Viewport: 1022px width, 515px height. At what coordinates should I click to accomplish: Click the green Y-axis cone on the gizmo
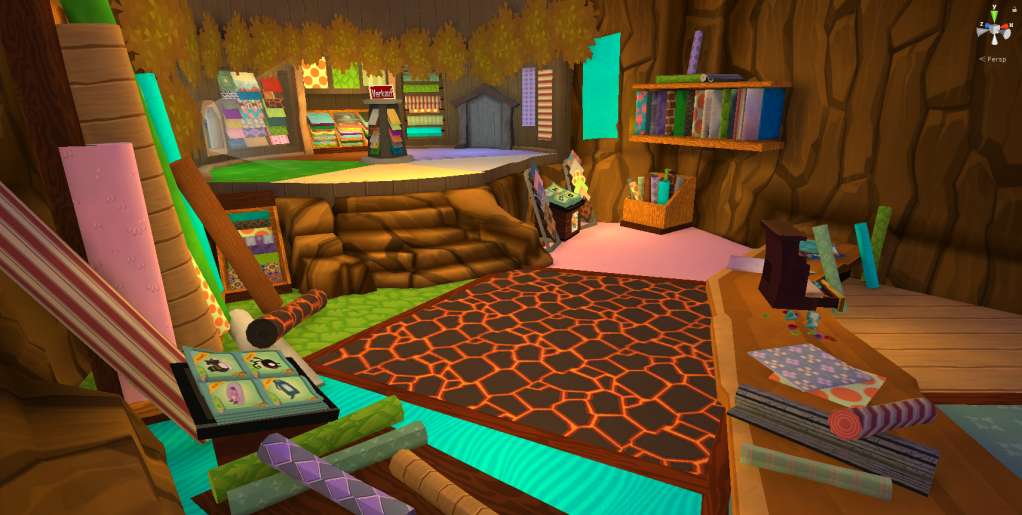point(995,15)
